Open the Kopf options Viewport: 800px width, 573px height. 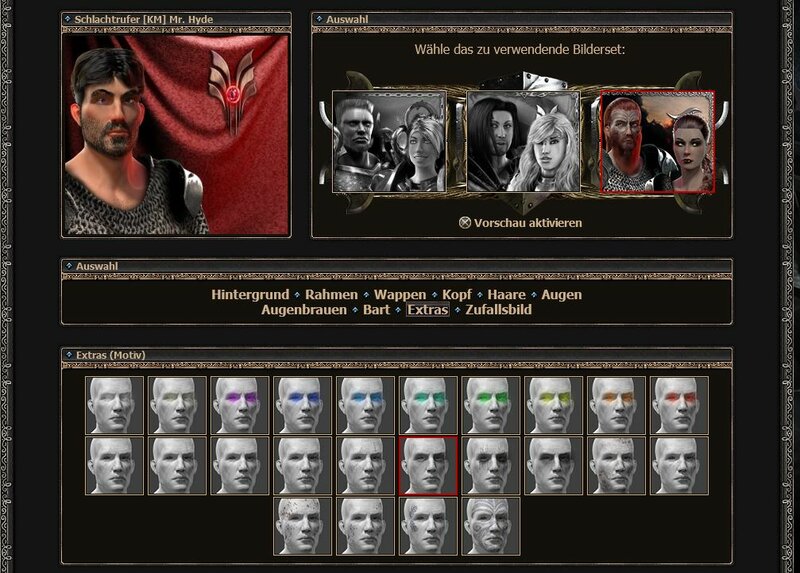[457, 295]
